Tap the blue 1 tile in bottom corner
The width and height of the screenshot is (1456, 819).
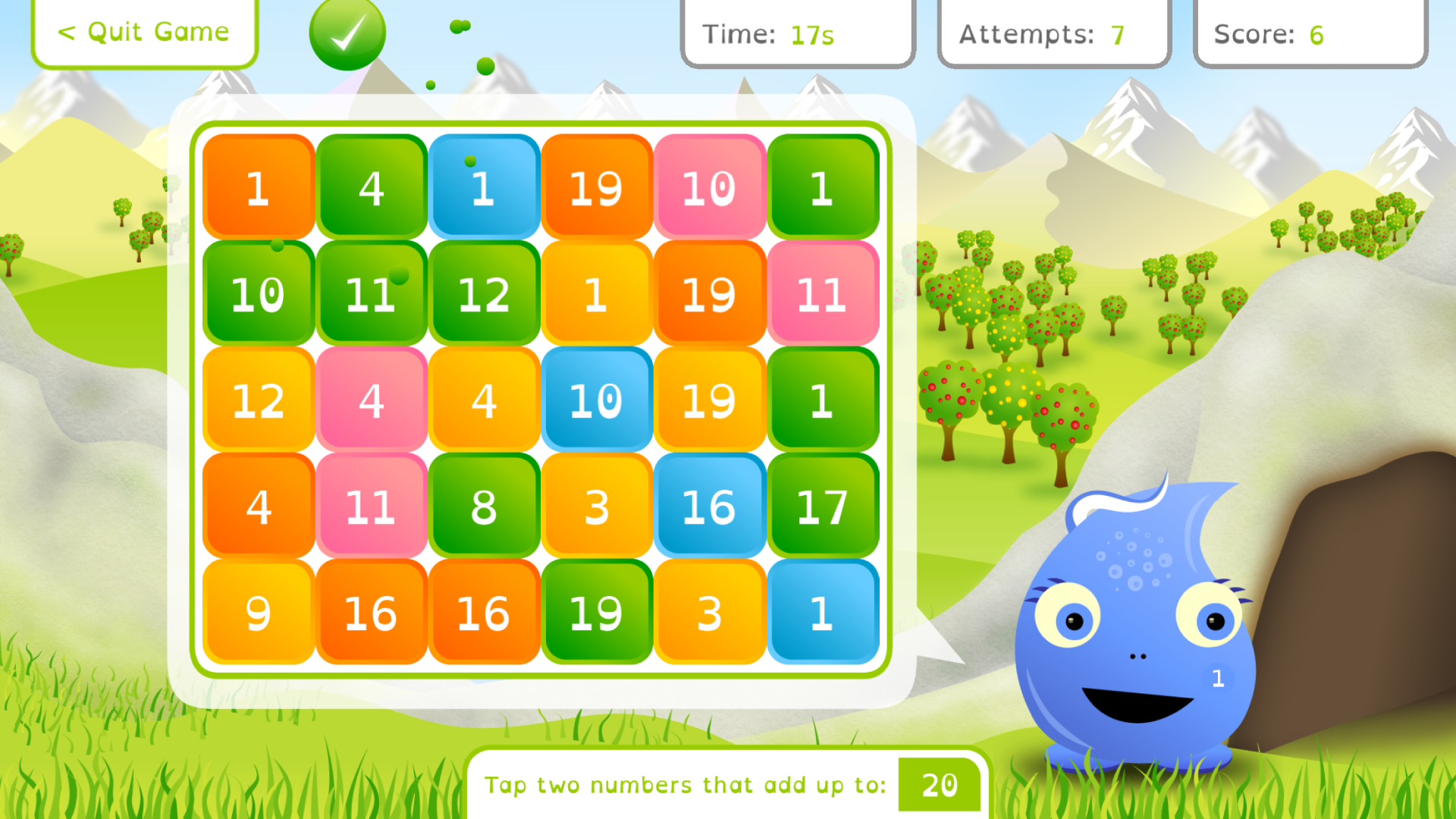(823, 613)
